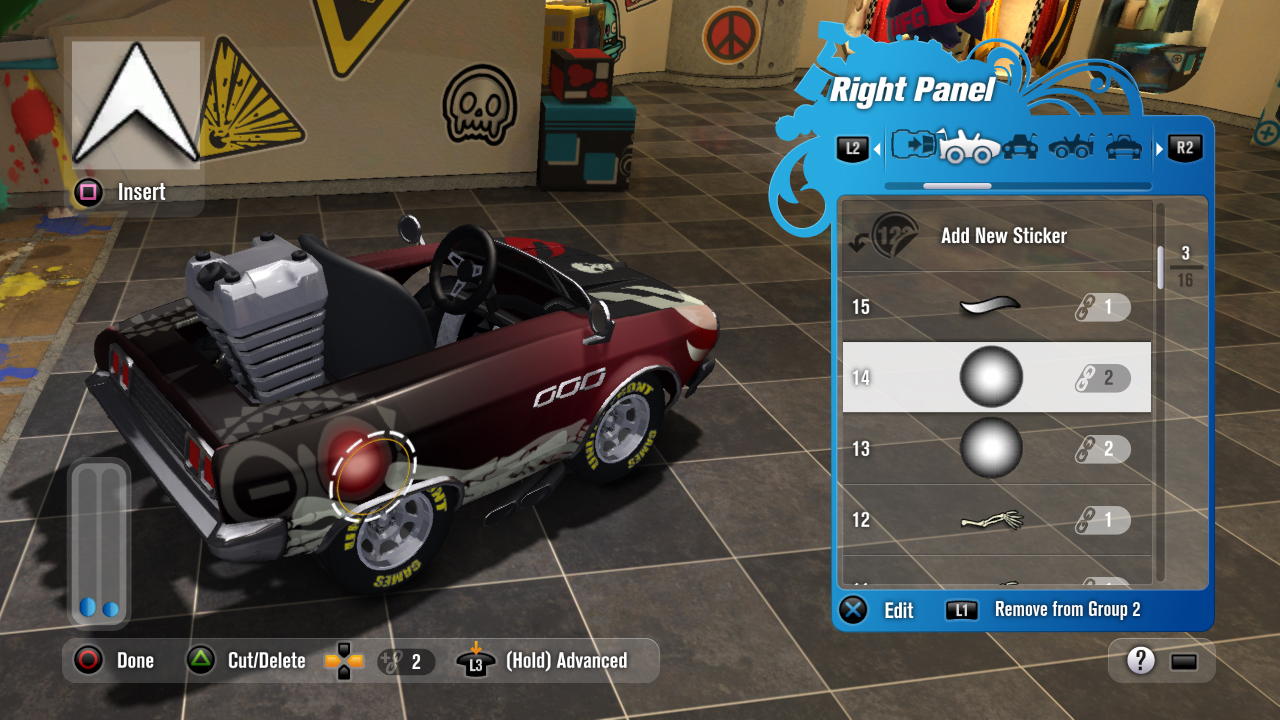Click the white arrow sticker thumbnail
Viewport: 1280px width, 720px height.
click(x=135, y=103)
